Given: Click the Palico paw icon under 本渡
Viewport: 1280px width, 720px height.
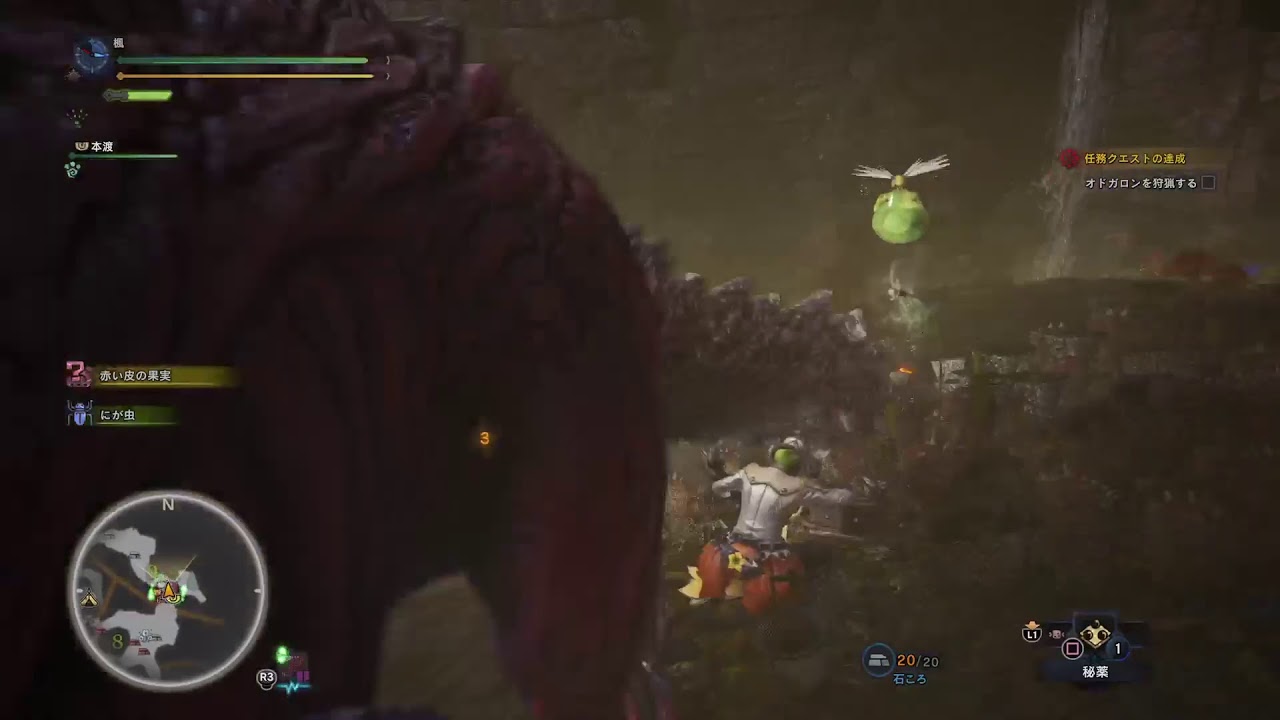Looking at the screenshot, I should (x=71, y=170).
